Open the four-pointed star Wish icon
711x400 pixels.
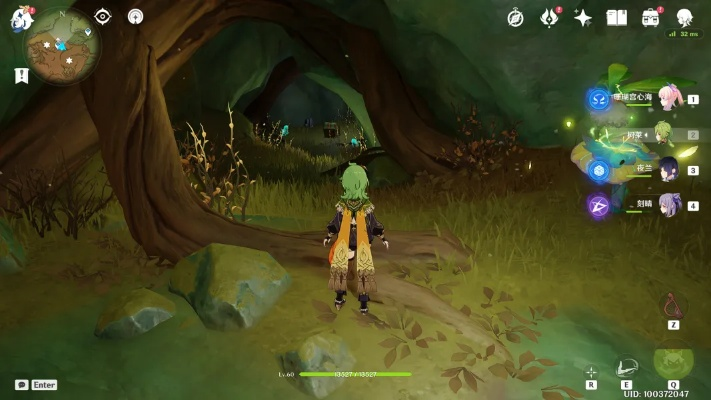pos(583,17)
